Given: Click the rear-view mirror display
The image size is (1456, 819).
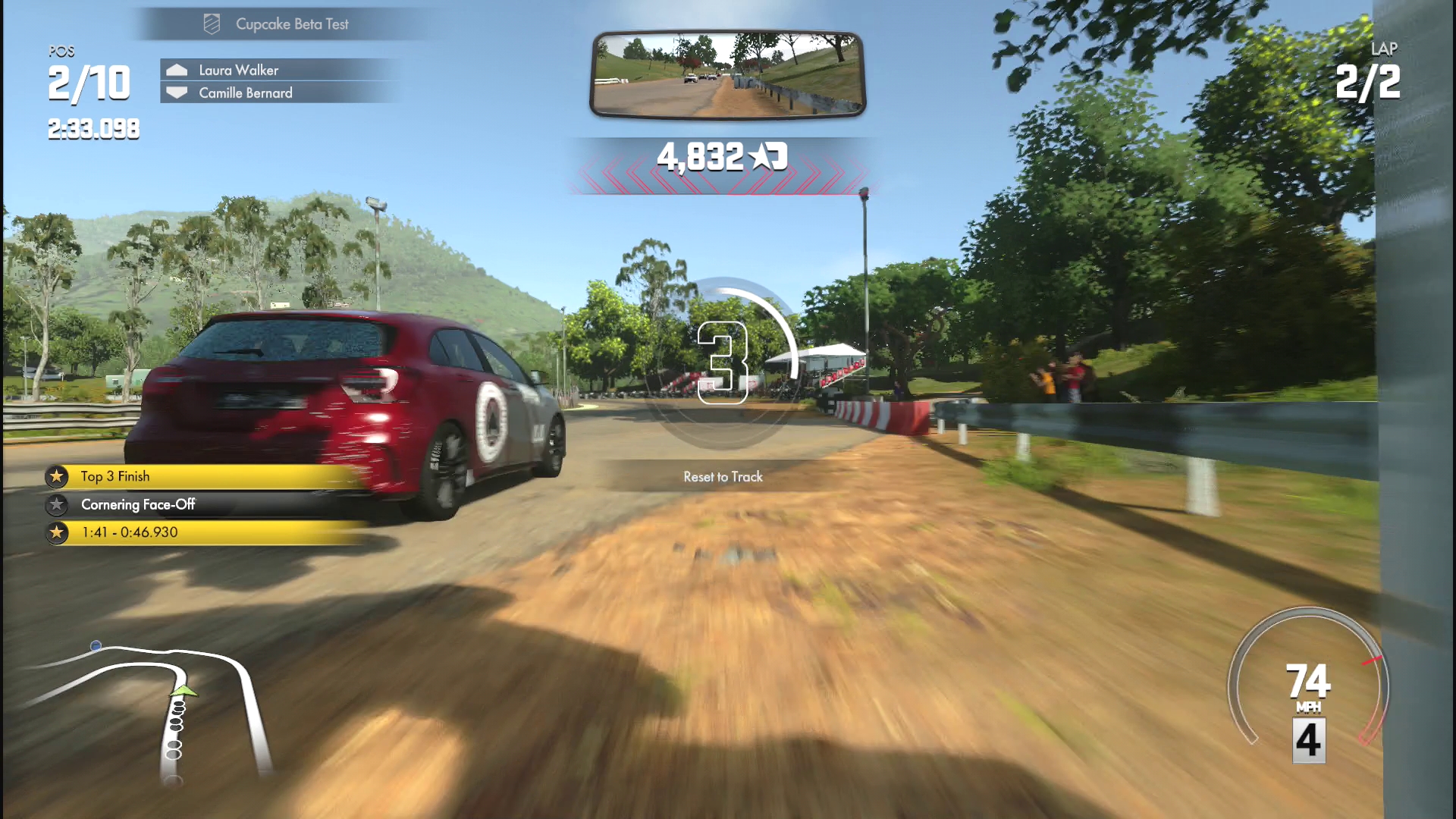Looking at the screenshot, I should (x=727, y=74).
